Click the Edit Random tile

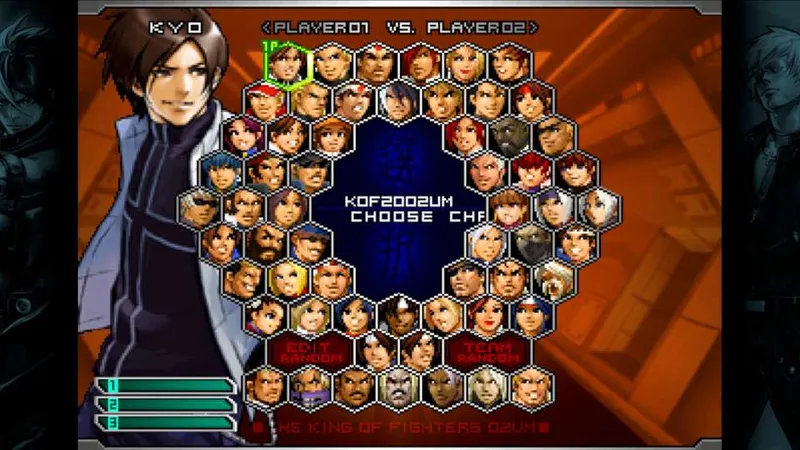click(x=308, y=350)
